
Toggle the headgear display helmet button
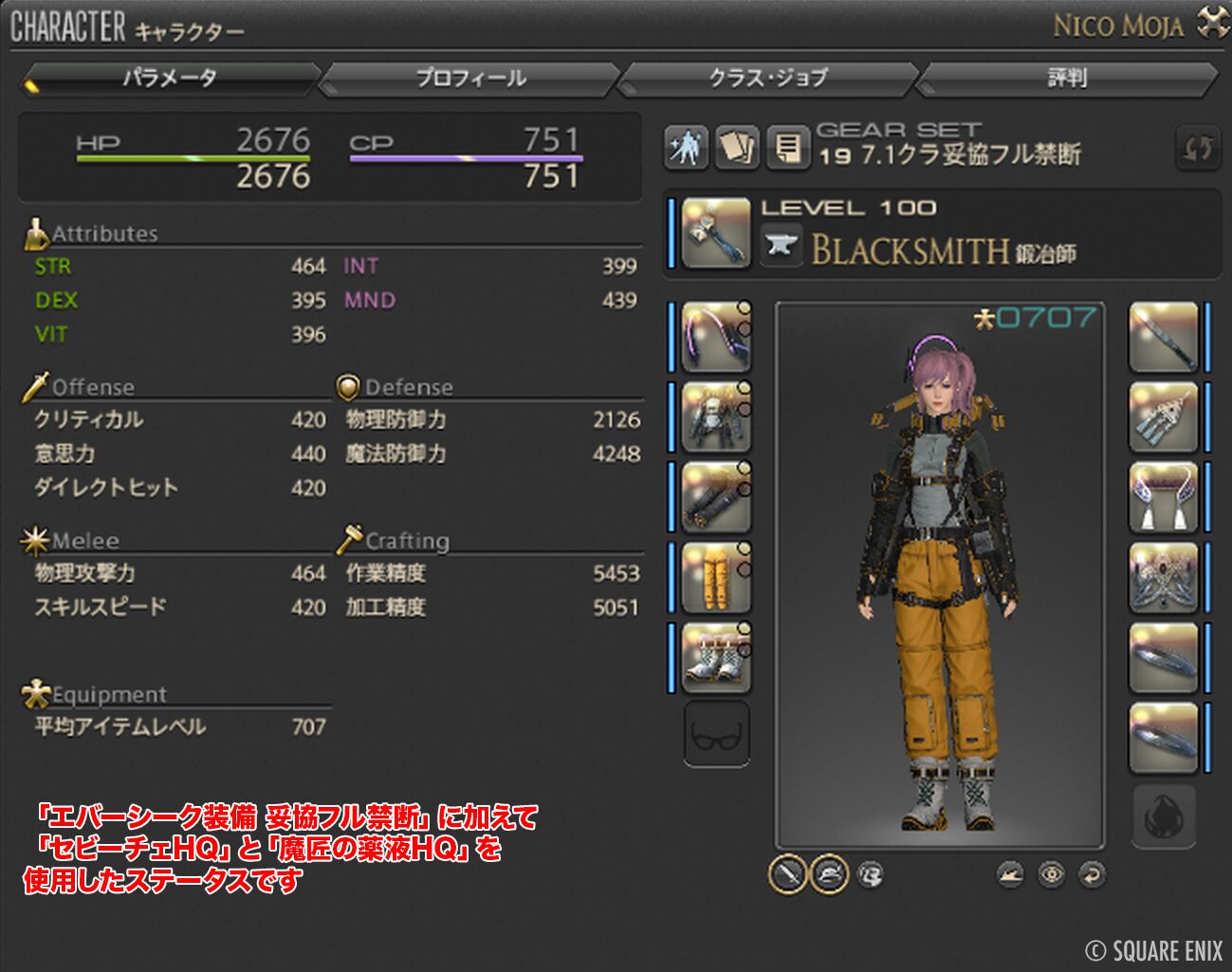point(828,873)
